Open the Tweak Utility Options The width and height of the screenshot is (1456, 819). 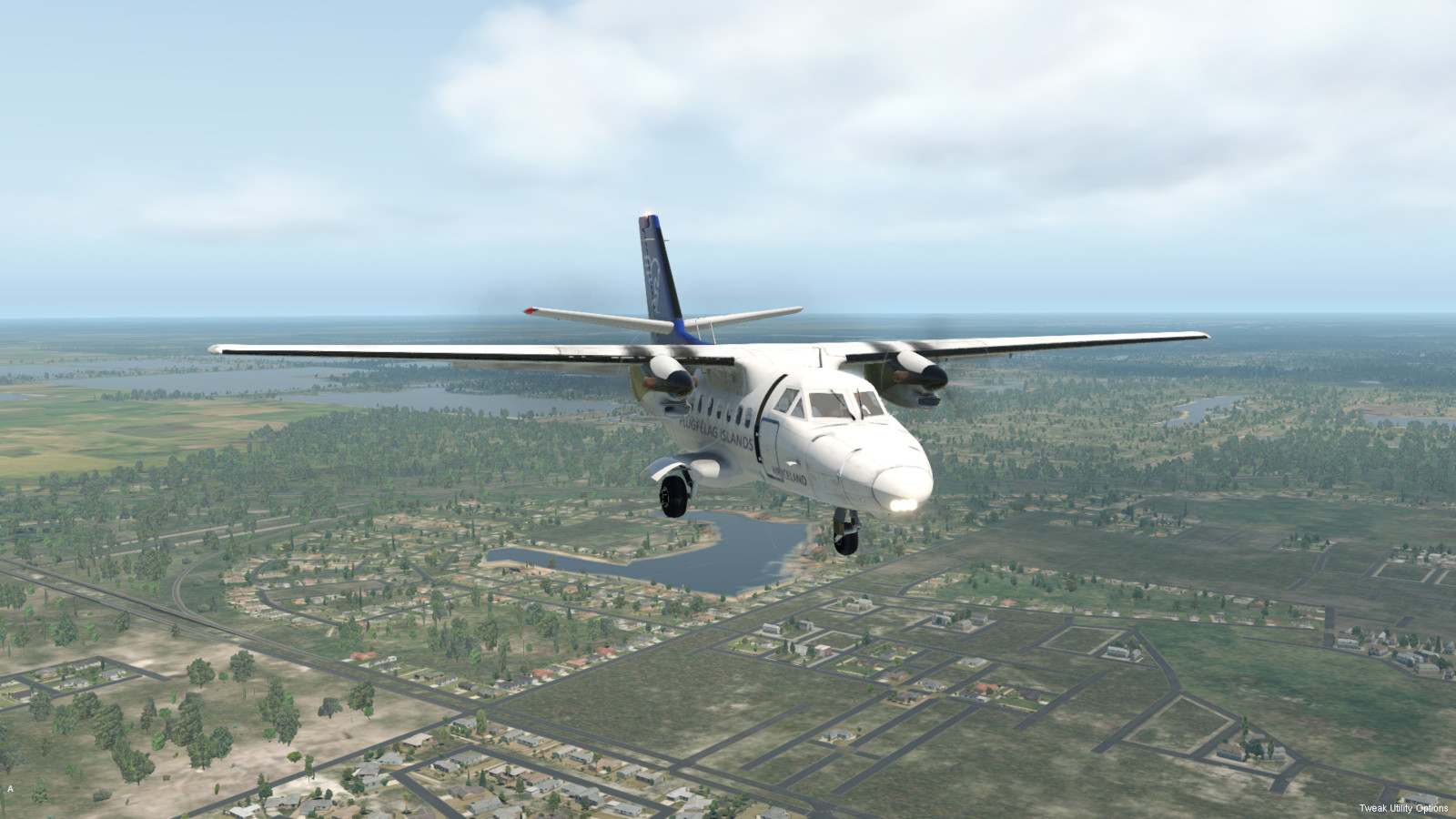click(x=1403, y=808)
